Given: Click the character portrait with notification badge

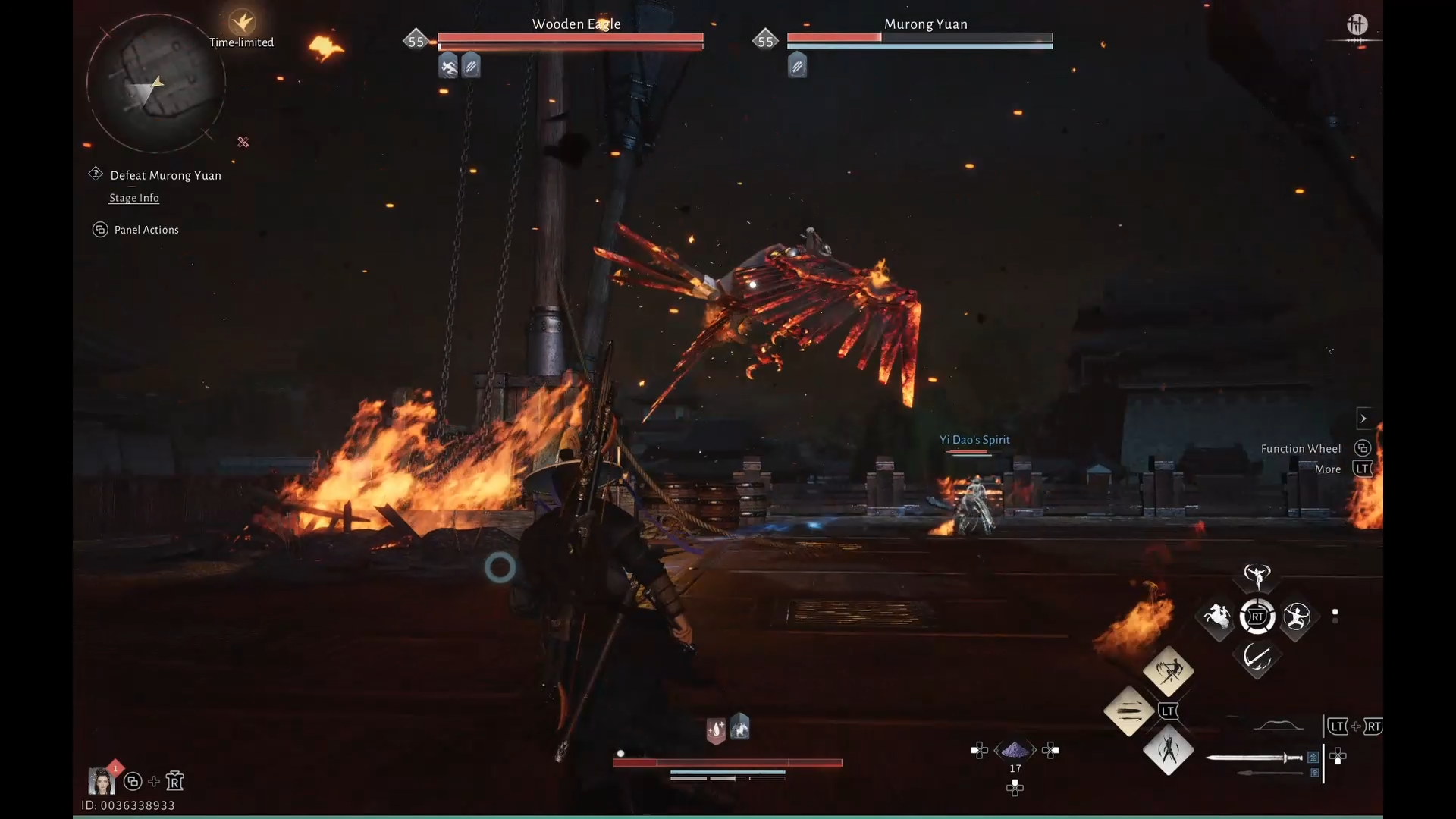Looking at the screenshot, I should click(x=101, y=780).
